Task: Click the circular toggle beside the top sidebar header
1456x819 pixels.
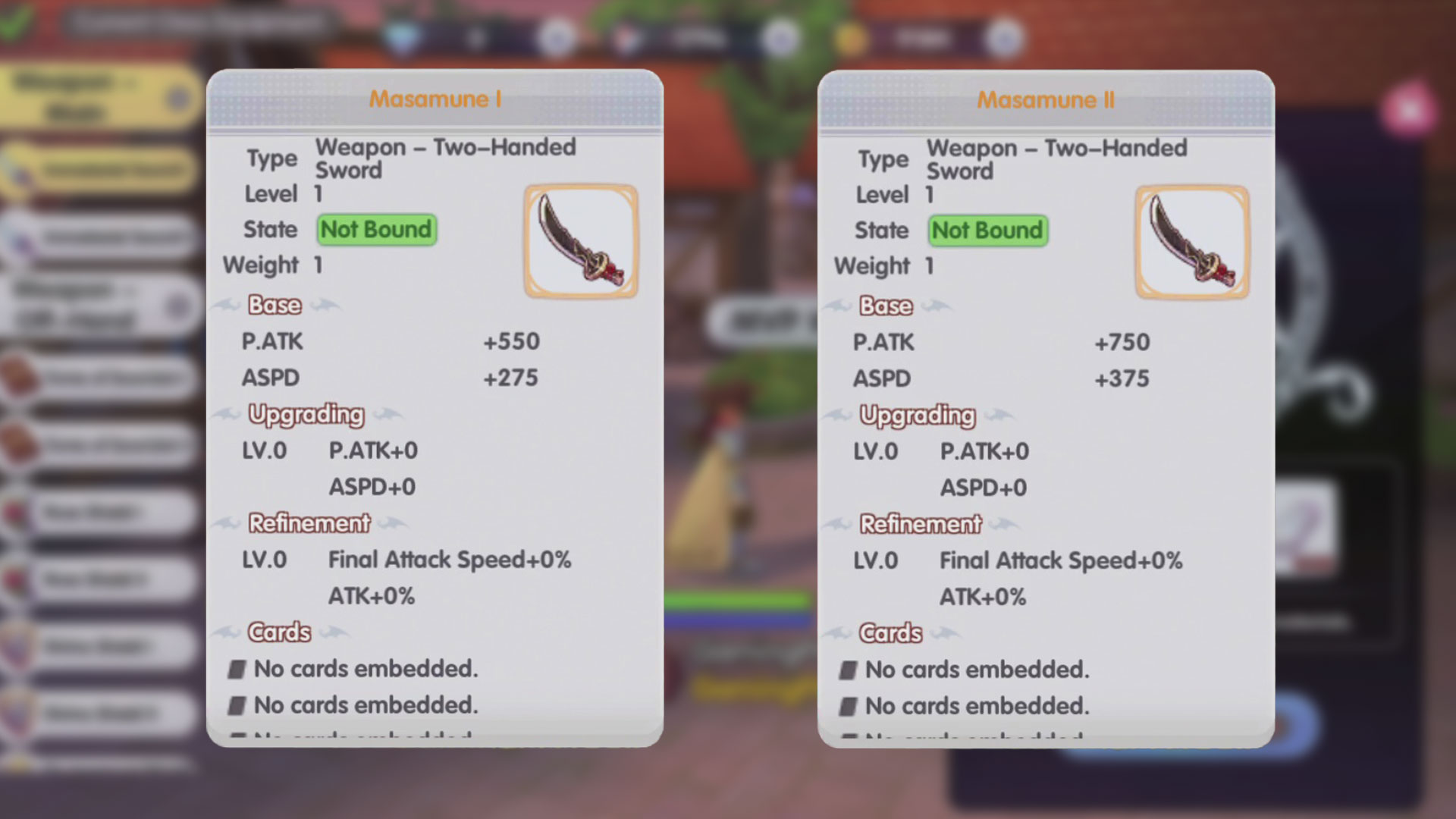Action: pyautogui.click(x=180, y=99)
